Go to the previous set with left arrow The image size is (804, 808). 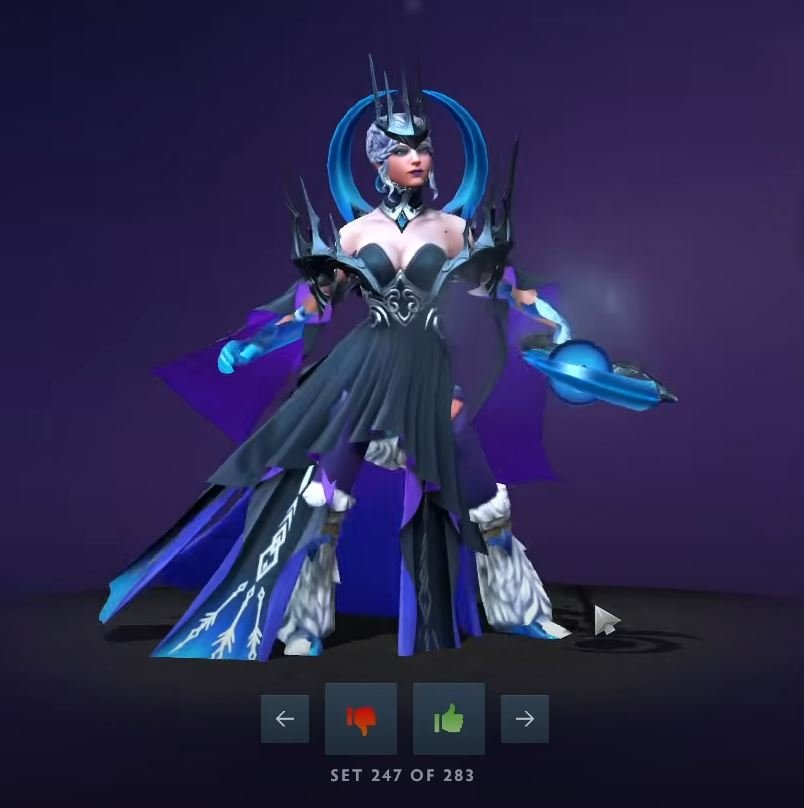pyautogui.click(x=285, y=719)
